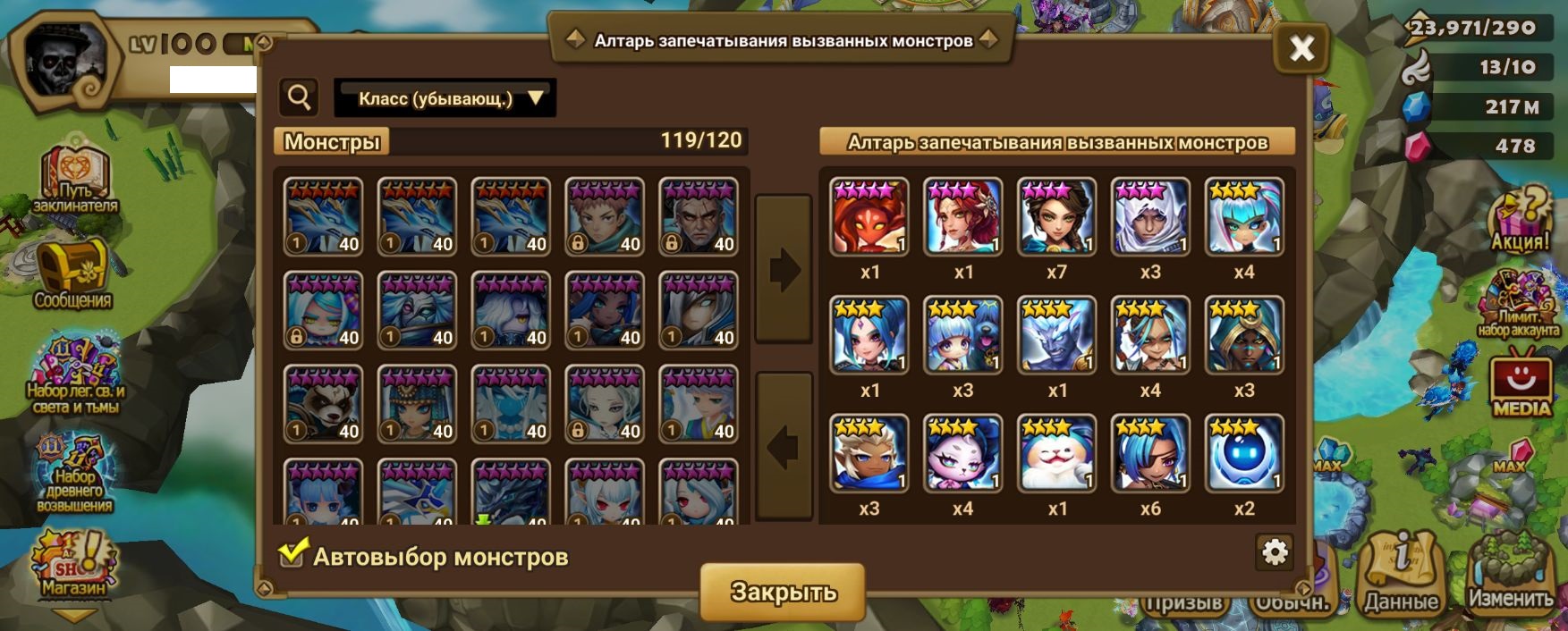Select the sealed monster stack marked x7
The width and height of the screenshot is (1568, 631).
coord(1056,216)
